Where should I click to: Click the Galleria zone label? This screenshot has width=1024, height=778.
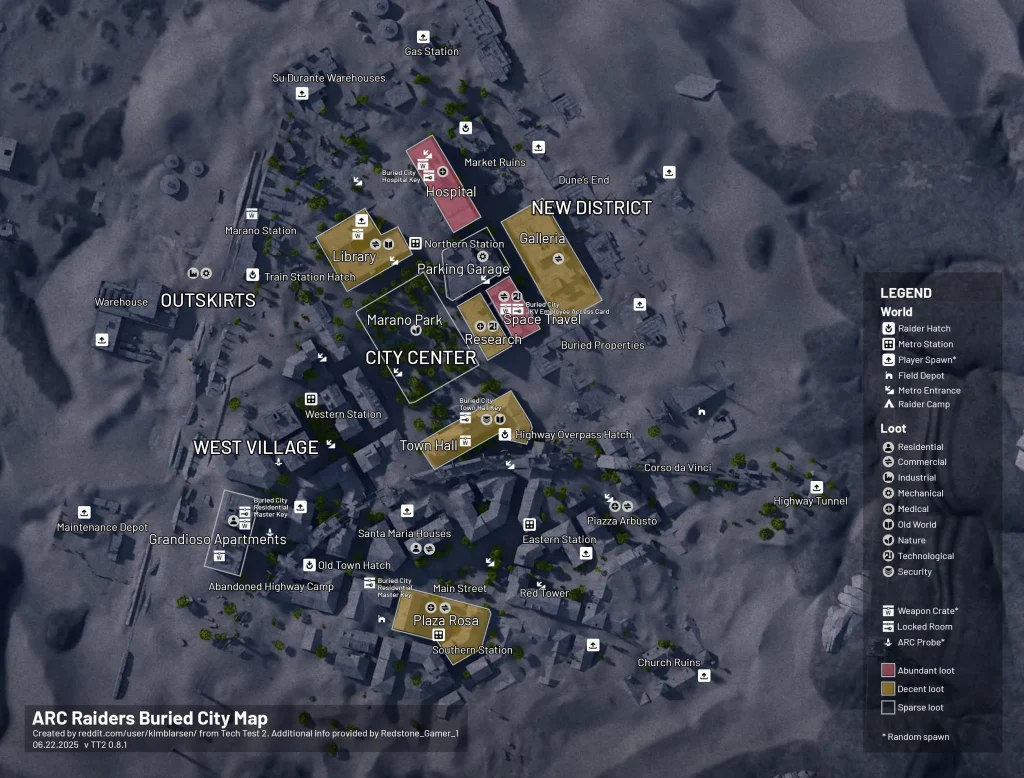[x=543, y=239]
